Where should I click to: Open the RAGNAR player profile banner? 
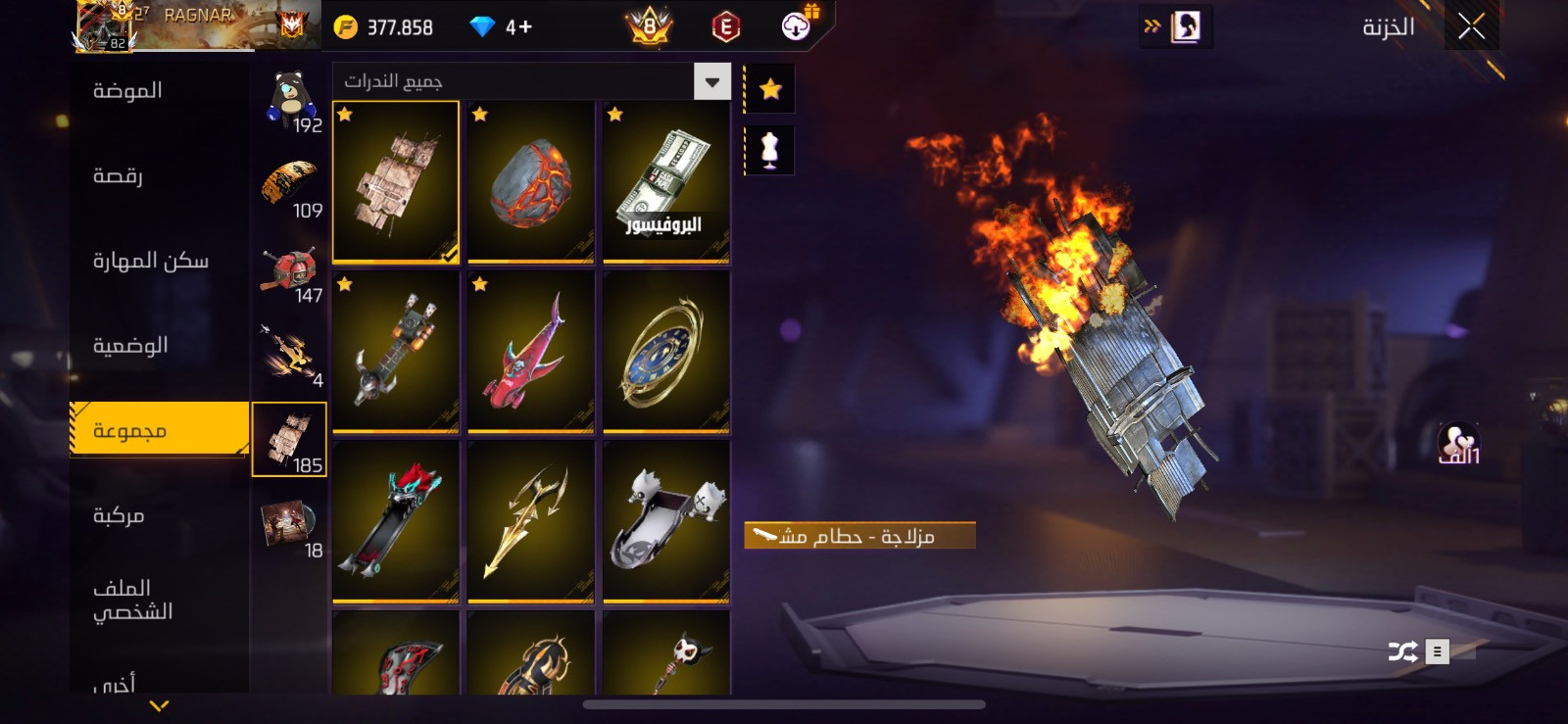(x=196, y=25)
